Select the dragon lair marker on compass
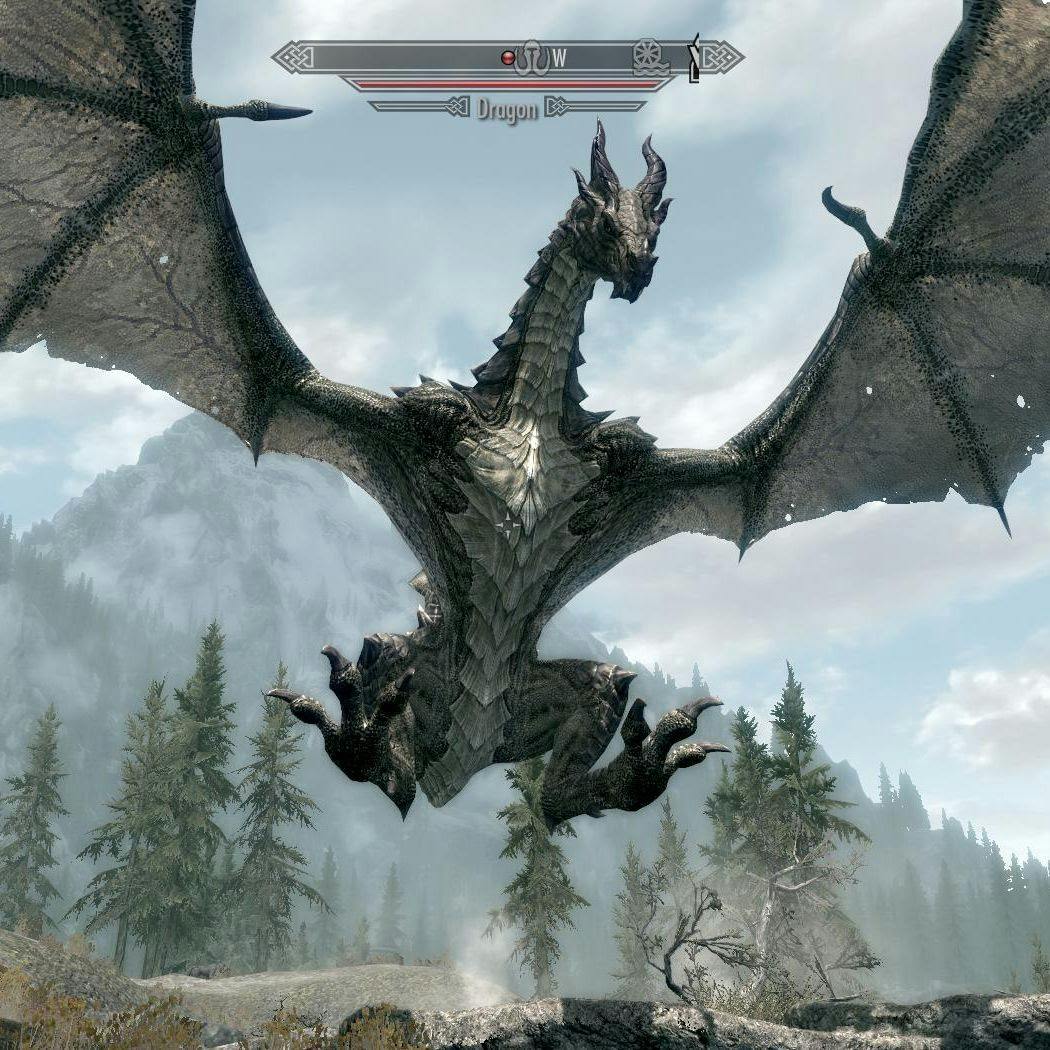The image size is (1050, 1050). click(x=532, y=57)
